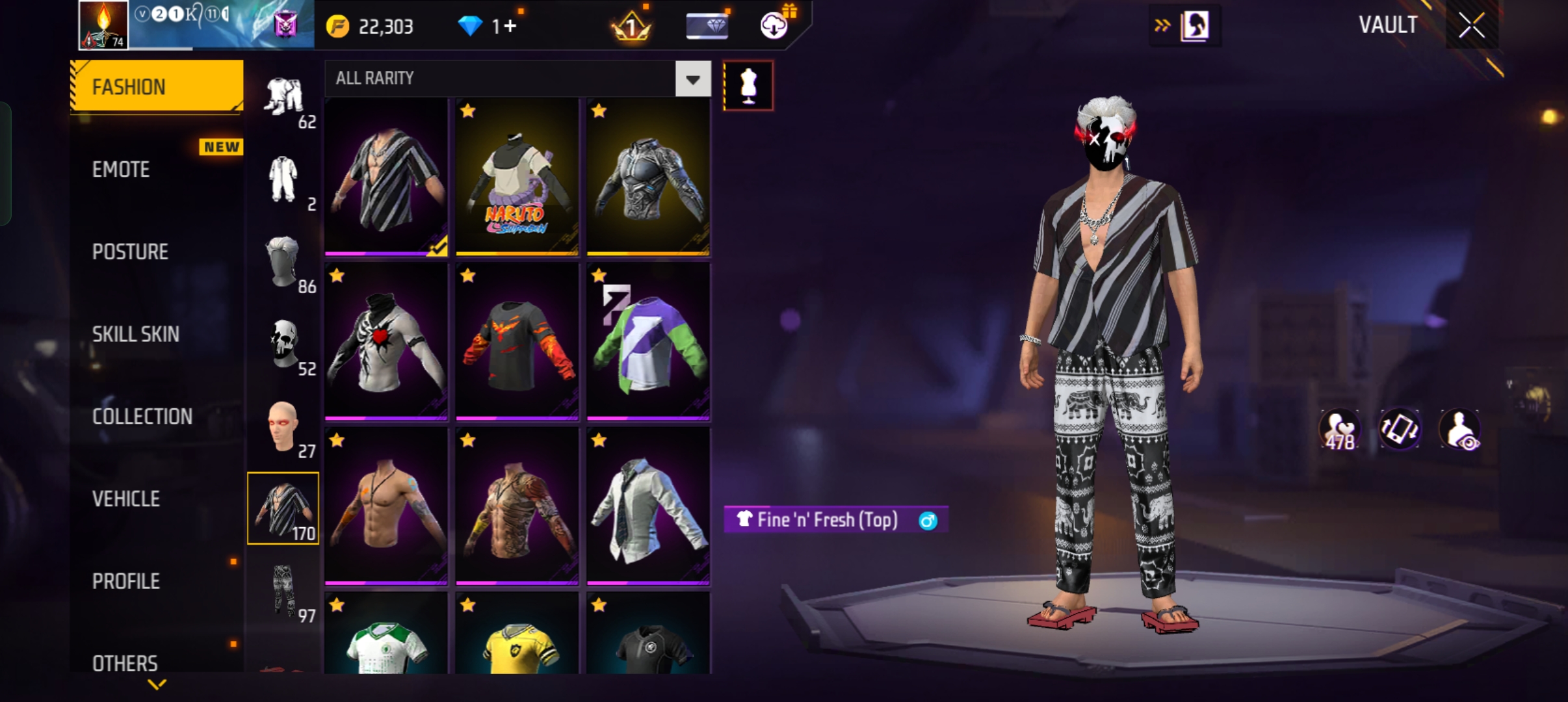Open the hair subcategory with 86 items
Screen dimensions: 1568x702
284,261
